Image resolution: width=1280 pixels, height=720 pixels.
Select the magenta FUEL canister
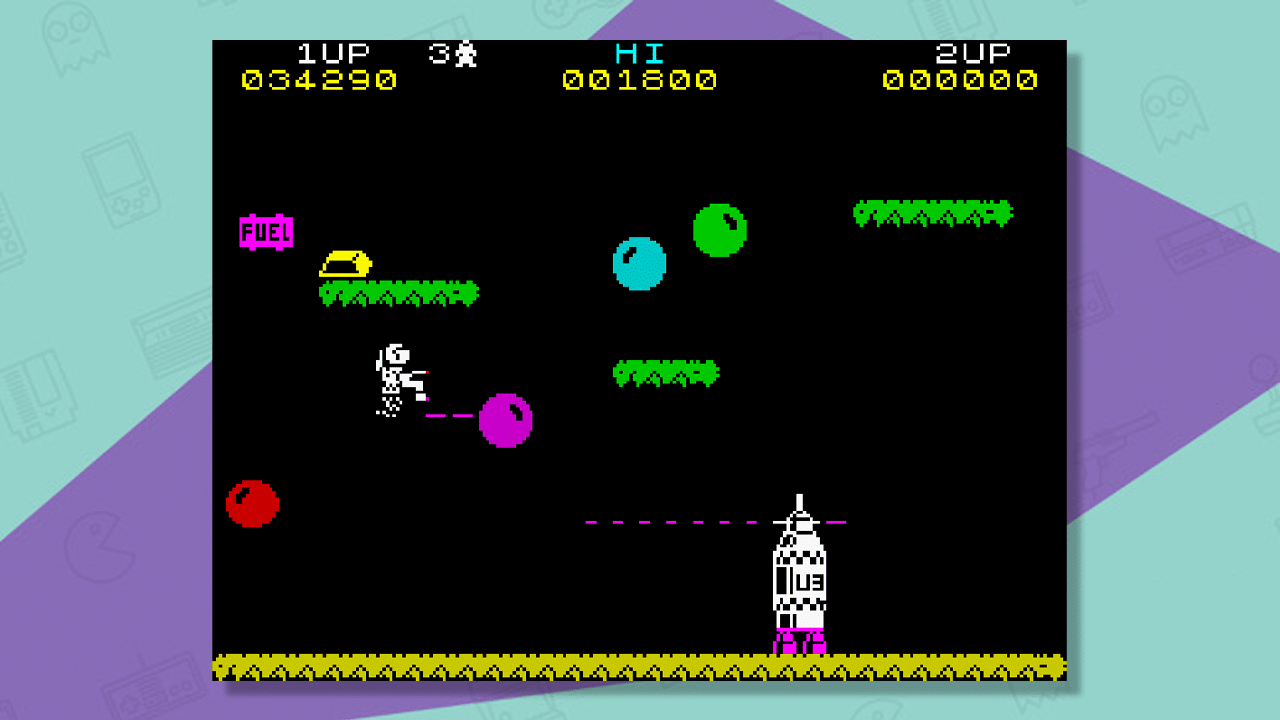coord(266,232)
